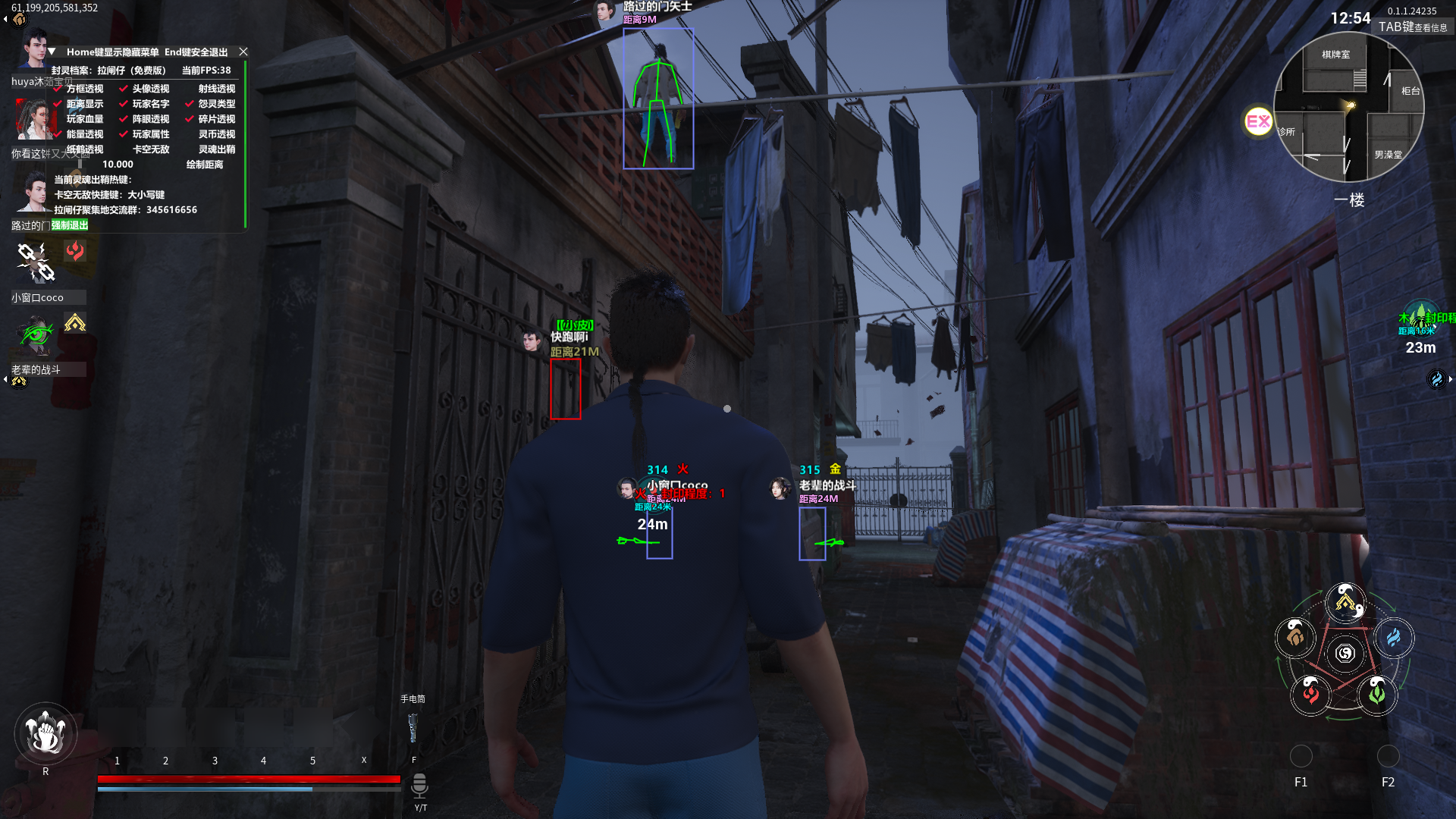Toggle the 阵眼透视 checkbox

point(124,119)
